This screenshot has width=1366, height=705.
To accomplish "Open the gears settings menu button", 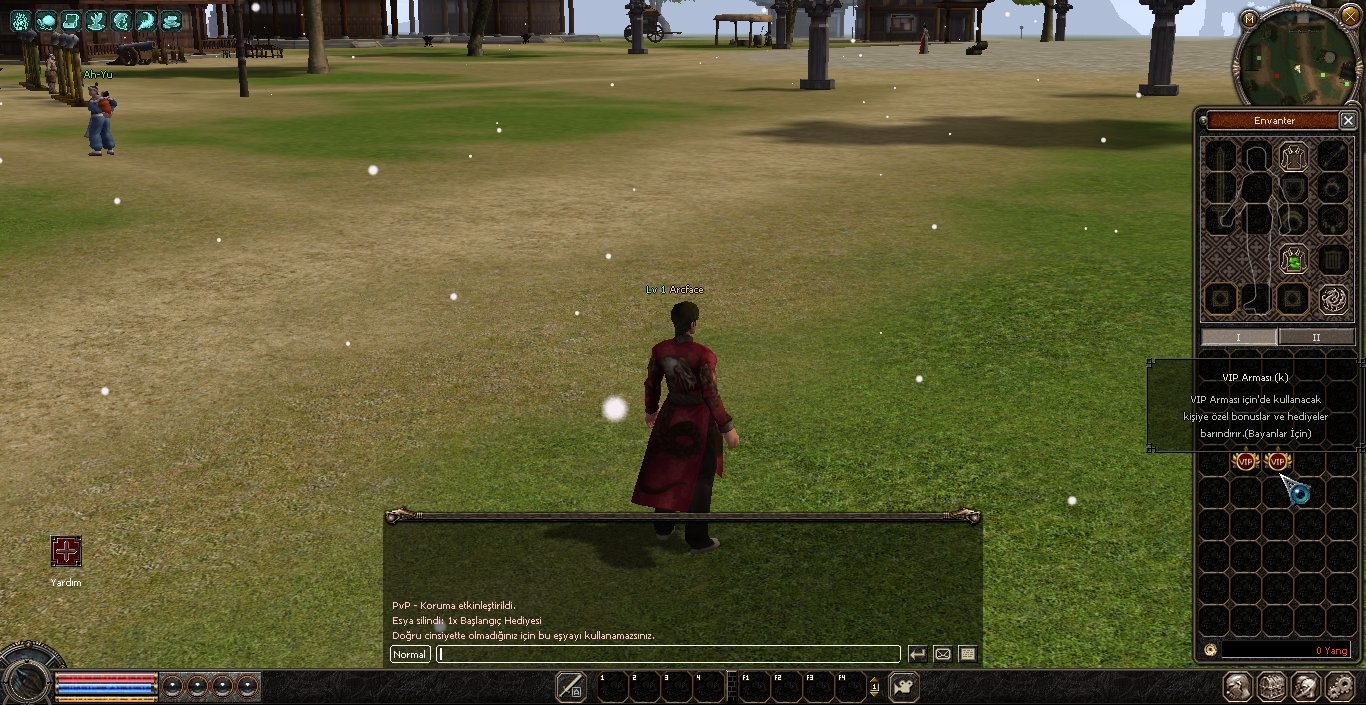I will tap(1339, 687).
